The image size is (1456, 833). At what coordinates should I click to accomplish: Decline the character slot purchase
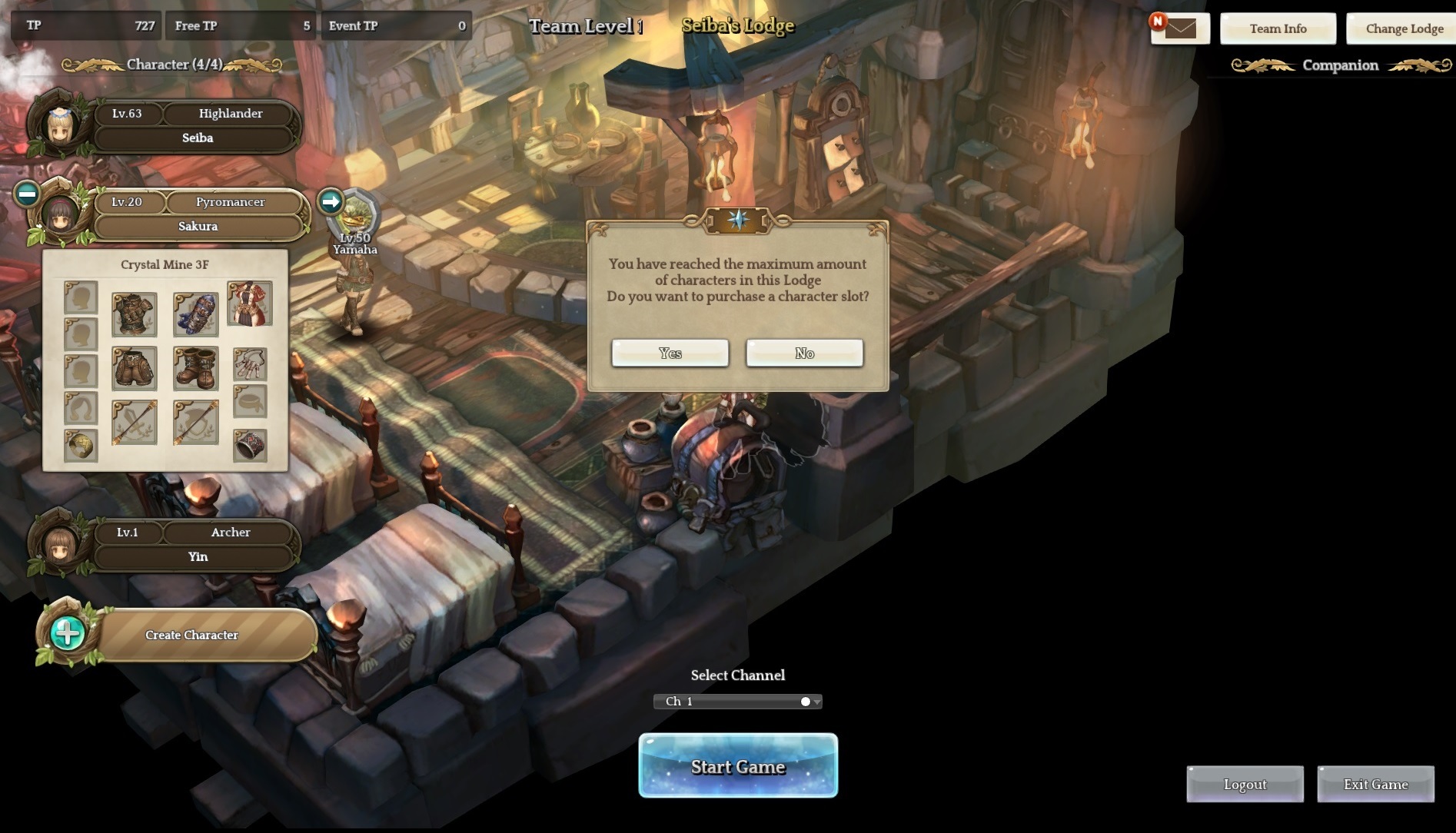pos(804,353)
